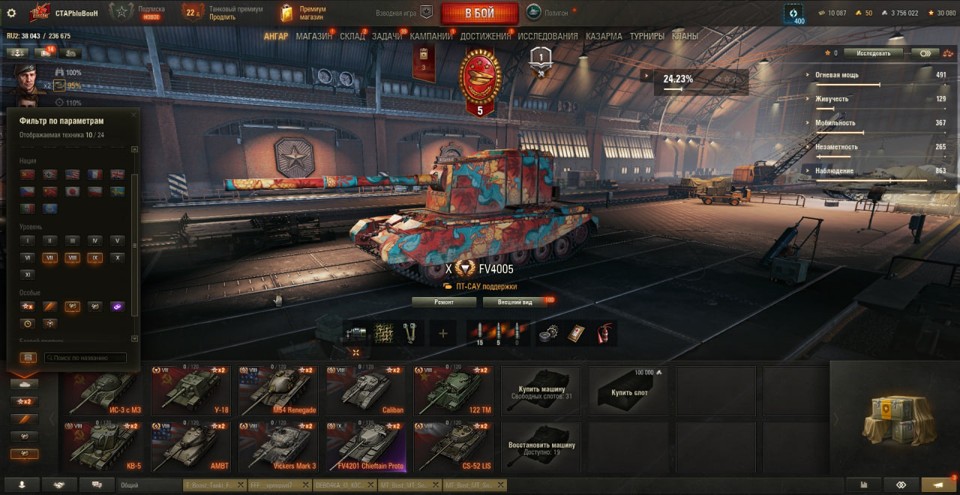The width and height of the screenshot is (960, 495).
Task: Open the settings gear menu
Action: click(x=11, y=13)
